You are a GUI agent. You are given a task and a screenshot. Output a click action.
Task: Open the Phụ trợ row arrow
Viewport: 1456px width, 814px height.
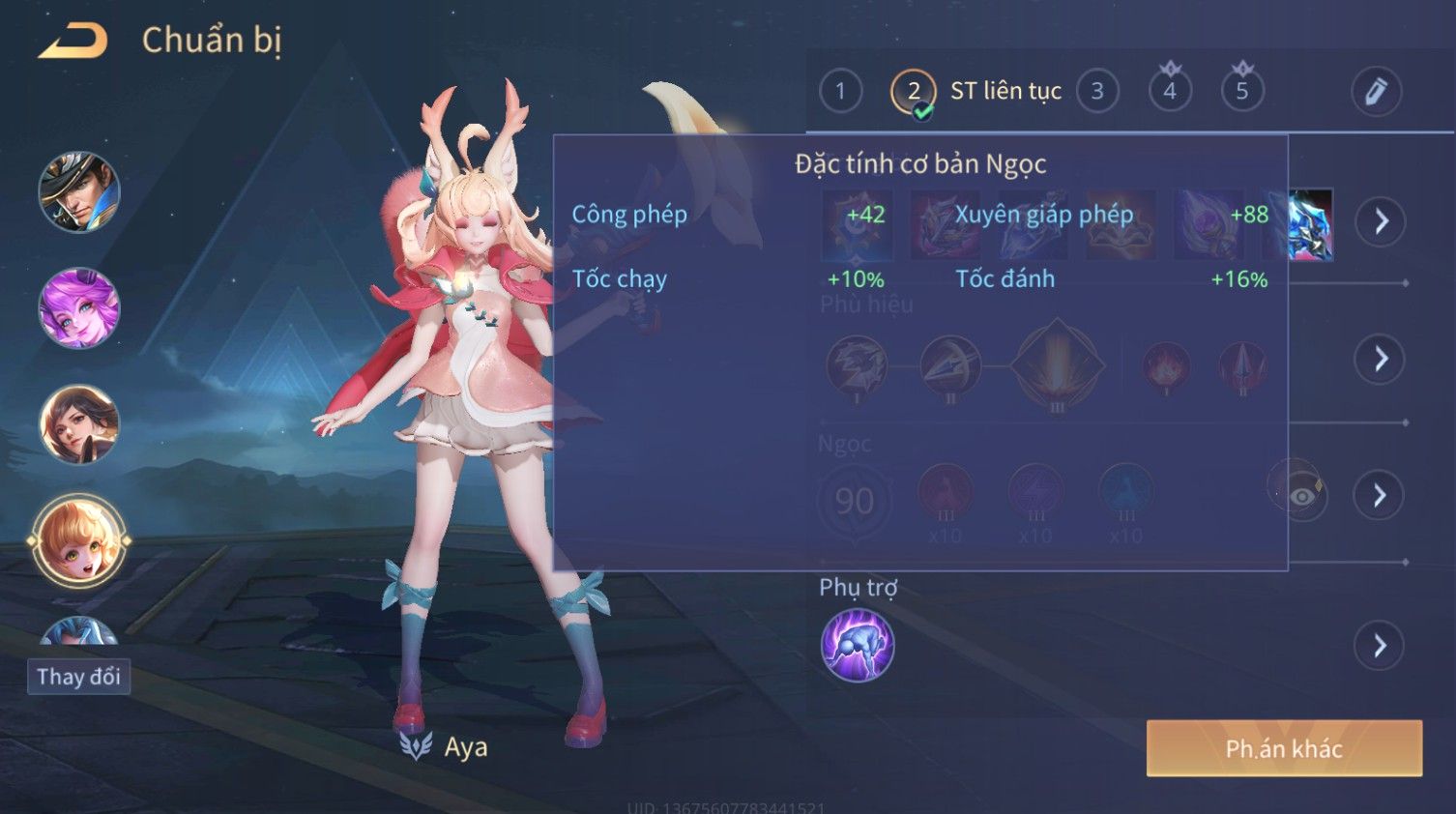(1381, 646)
